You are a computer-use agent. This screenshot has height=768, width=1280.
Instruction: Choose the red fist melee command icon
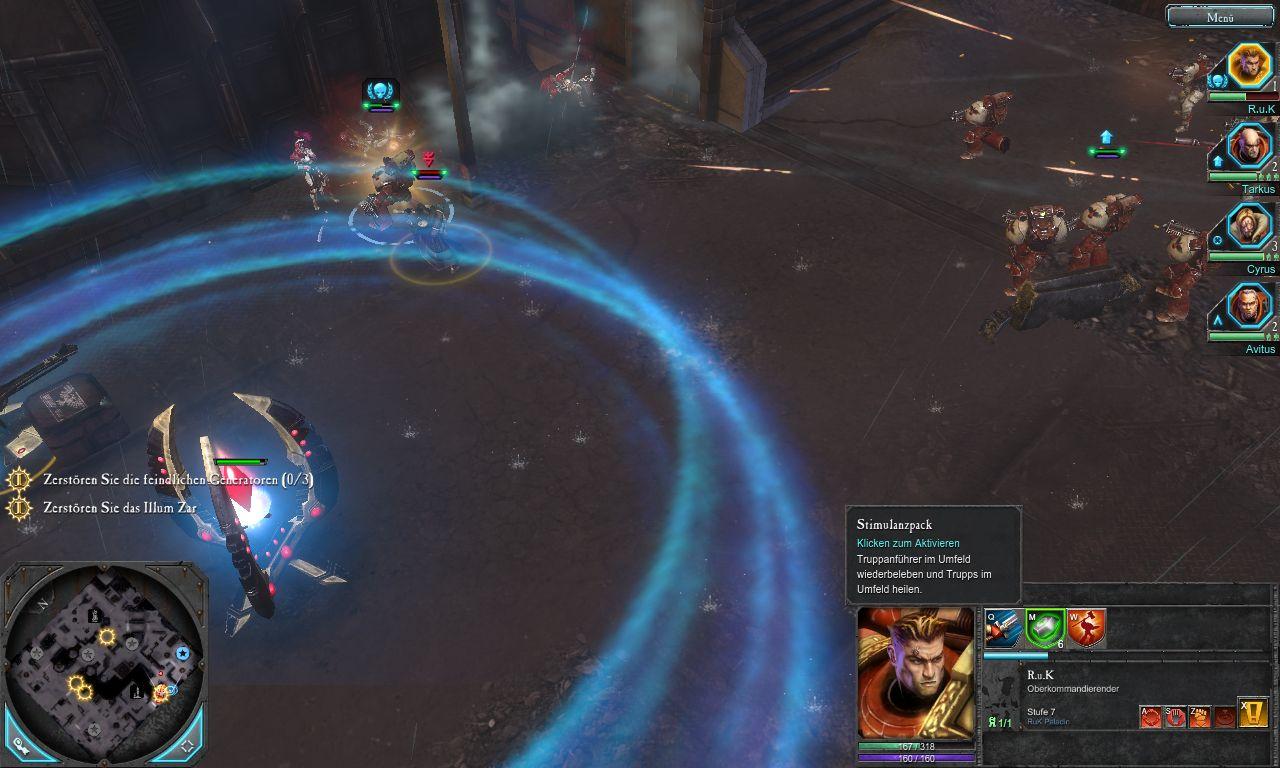1199,716
